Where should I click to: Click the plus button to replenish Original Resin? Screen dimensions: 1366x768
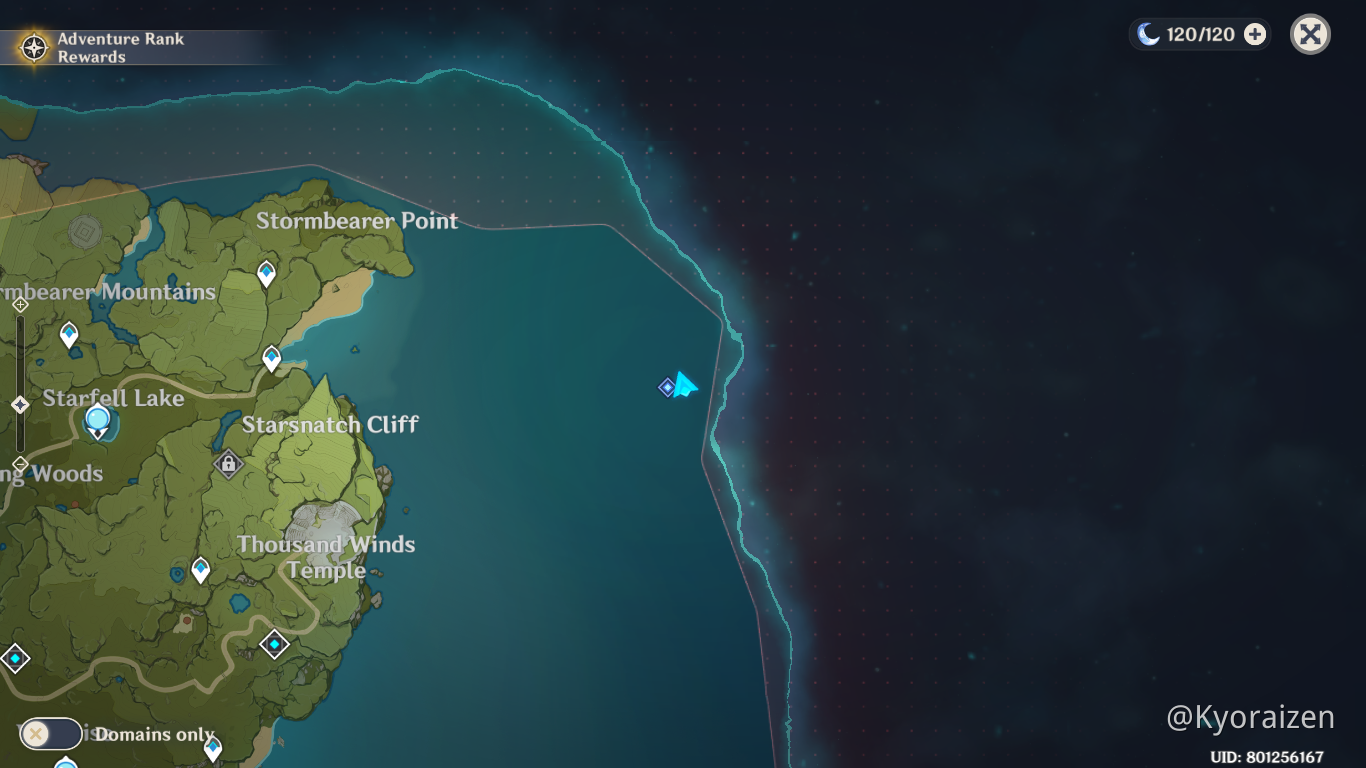[x=1254, y=33]
